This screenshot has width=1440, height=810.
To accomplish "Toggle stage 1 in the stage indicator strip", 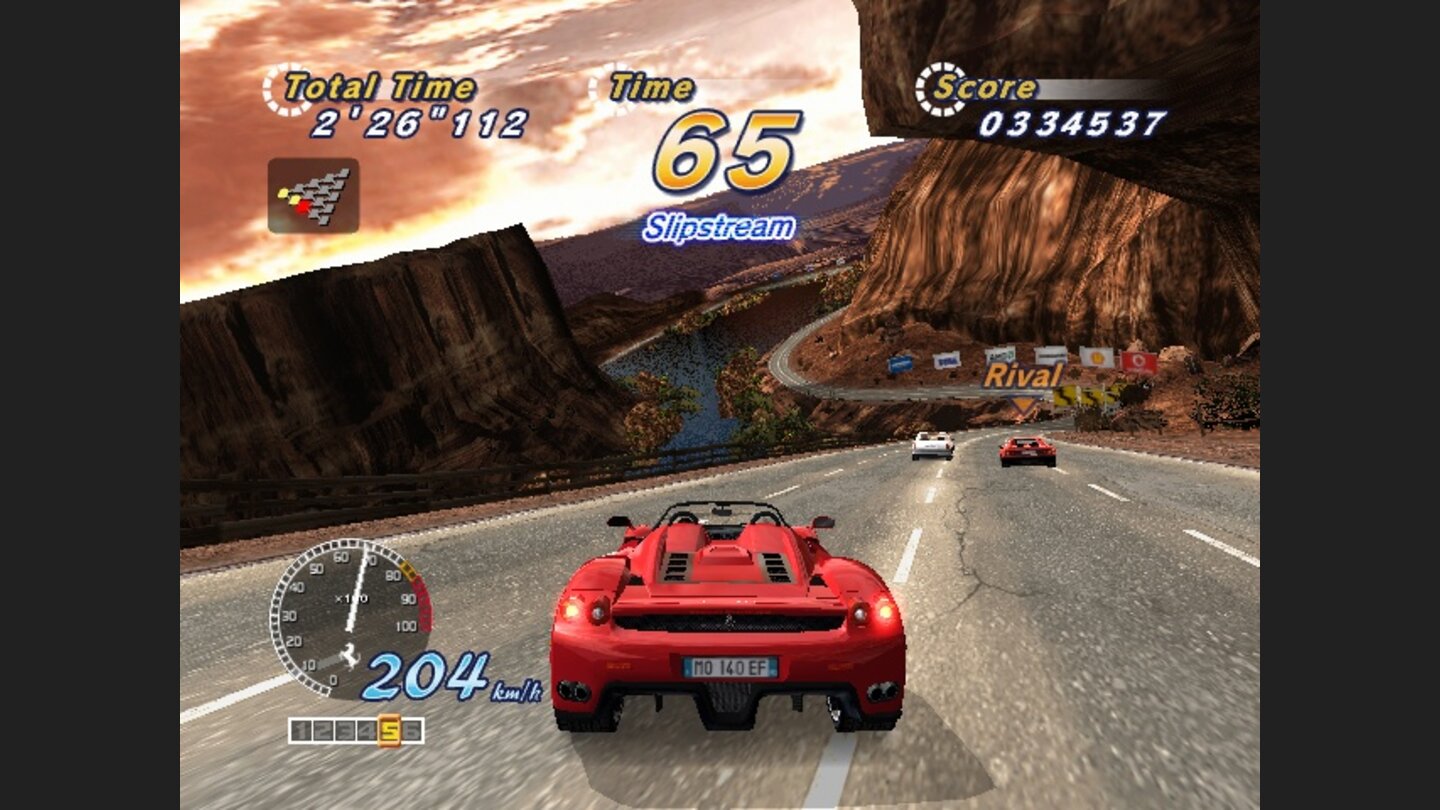I will tap(302, 728).
